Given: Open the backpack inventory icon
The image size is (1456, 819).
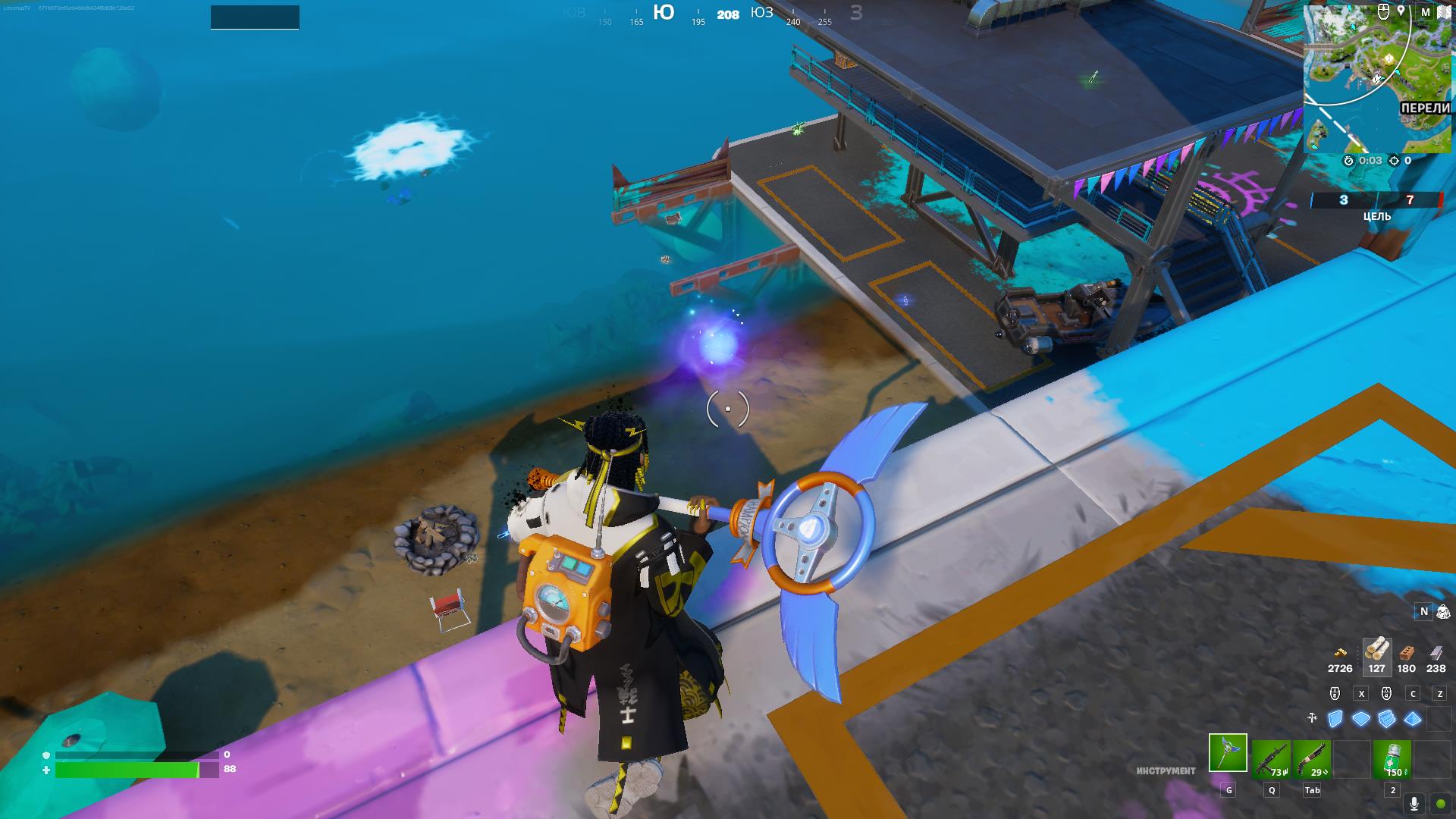Looking at the screenshot, I should pos(1442,611).
